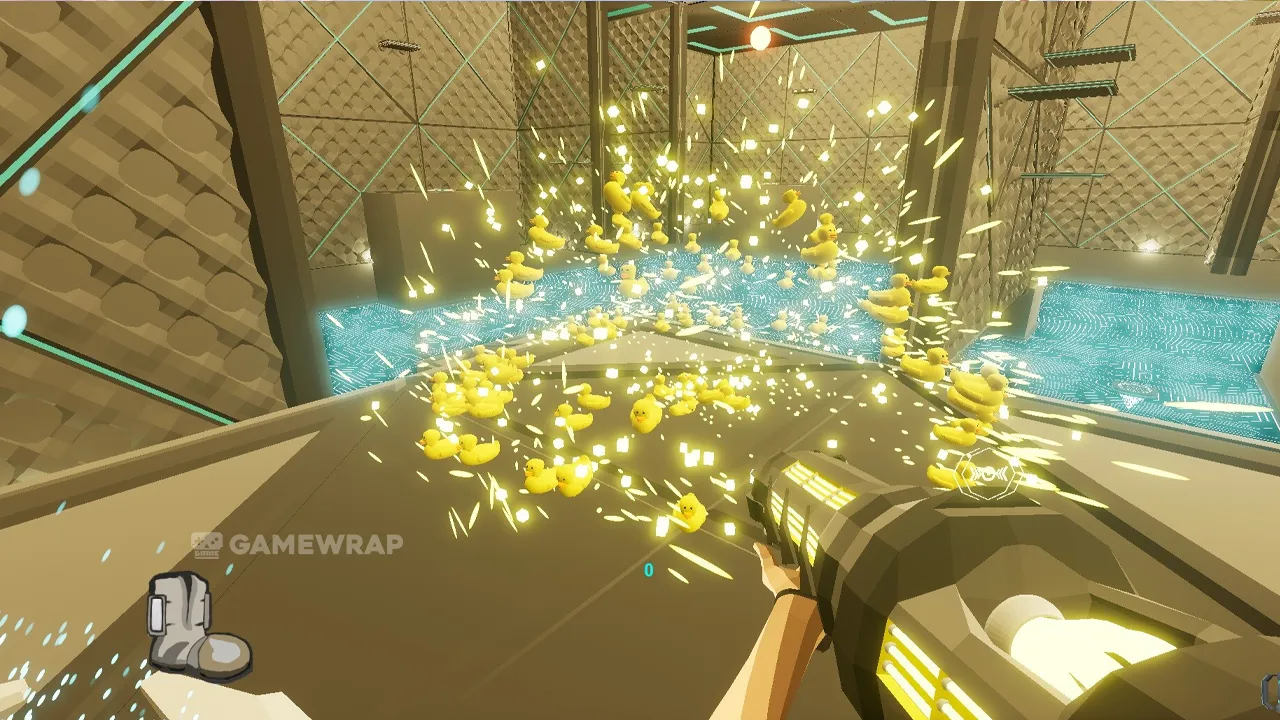Select the hexagonal sound-wave weapon icon
This screenshot has width=1280, height=720.
click(x=987, y=473)
